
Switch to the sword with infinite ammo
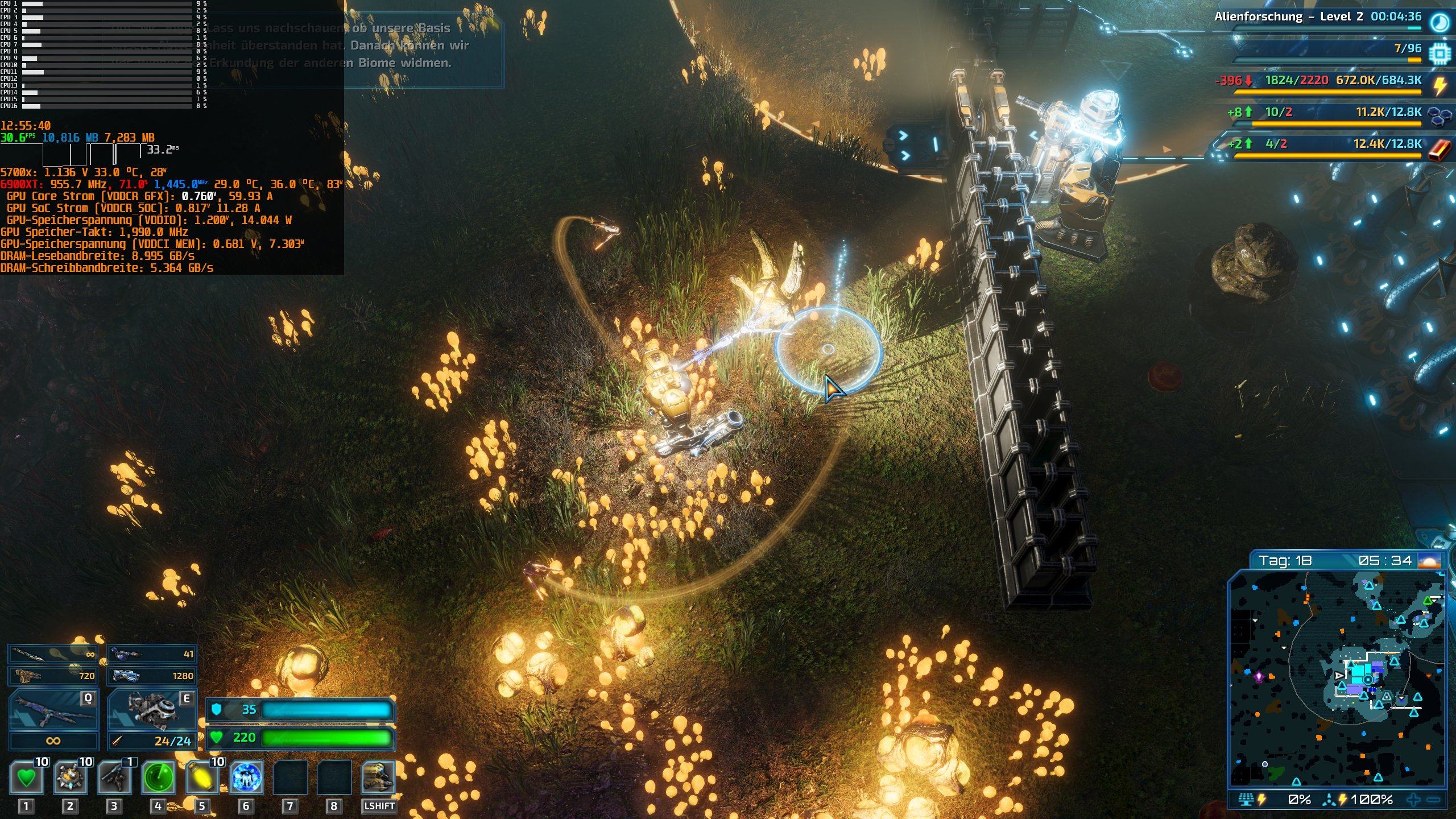(53, 654)
